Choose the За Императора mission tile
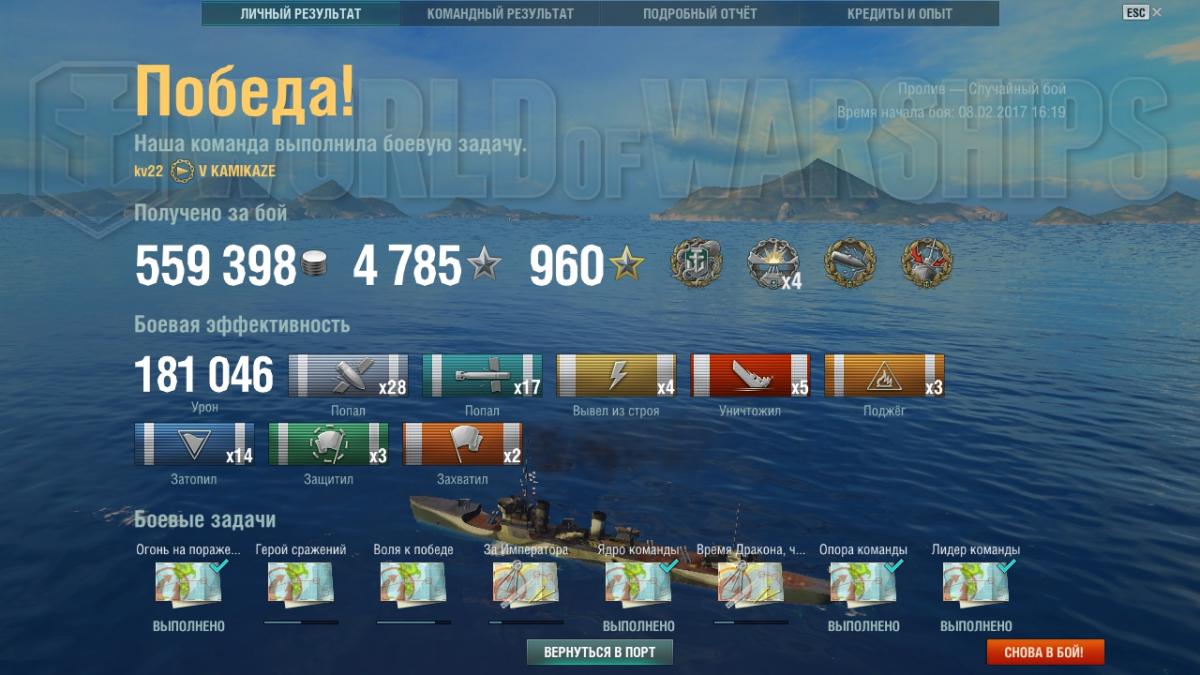 point(526,583)
